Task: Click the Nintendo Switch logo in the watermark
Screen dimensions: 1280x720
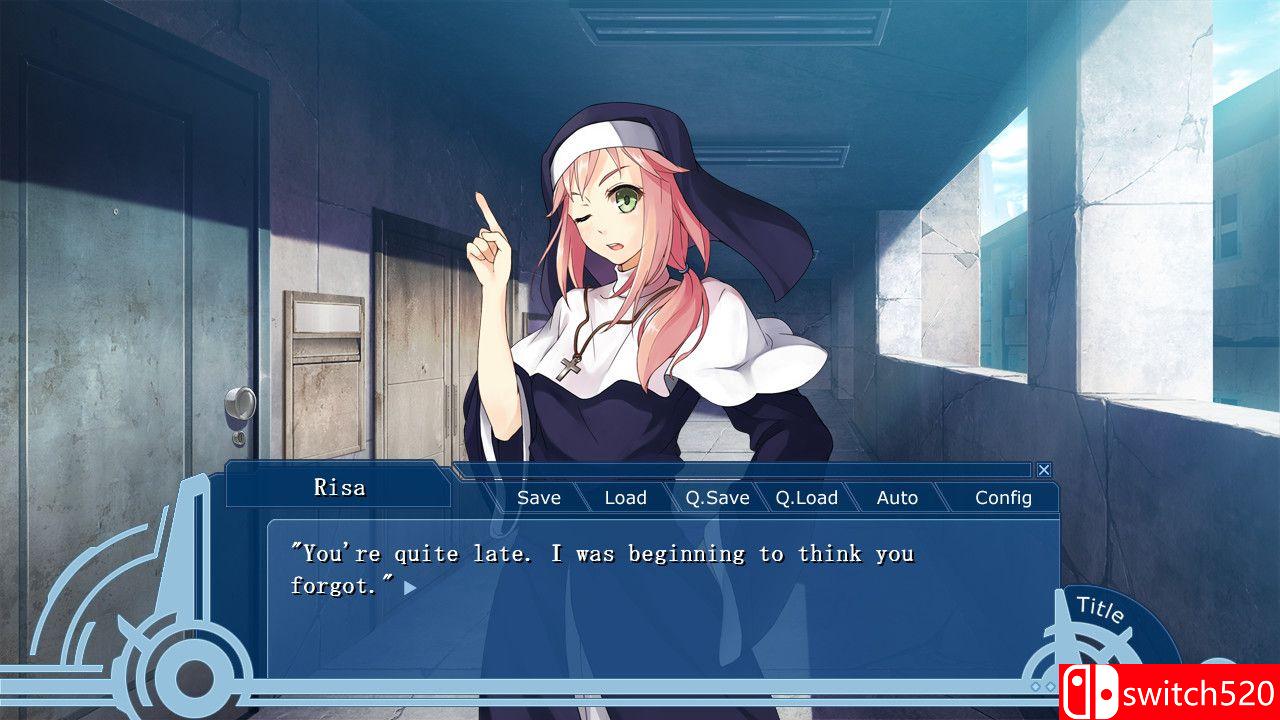Action: 1090,692
